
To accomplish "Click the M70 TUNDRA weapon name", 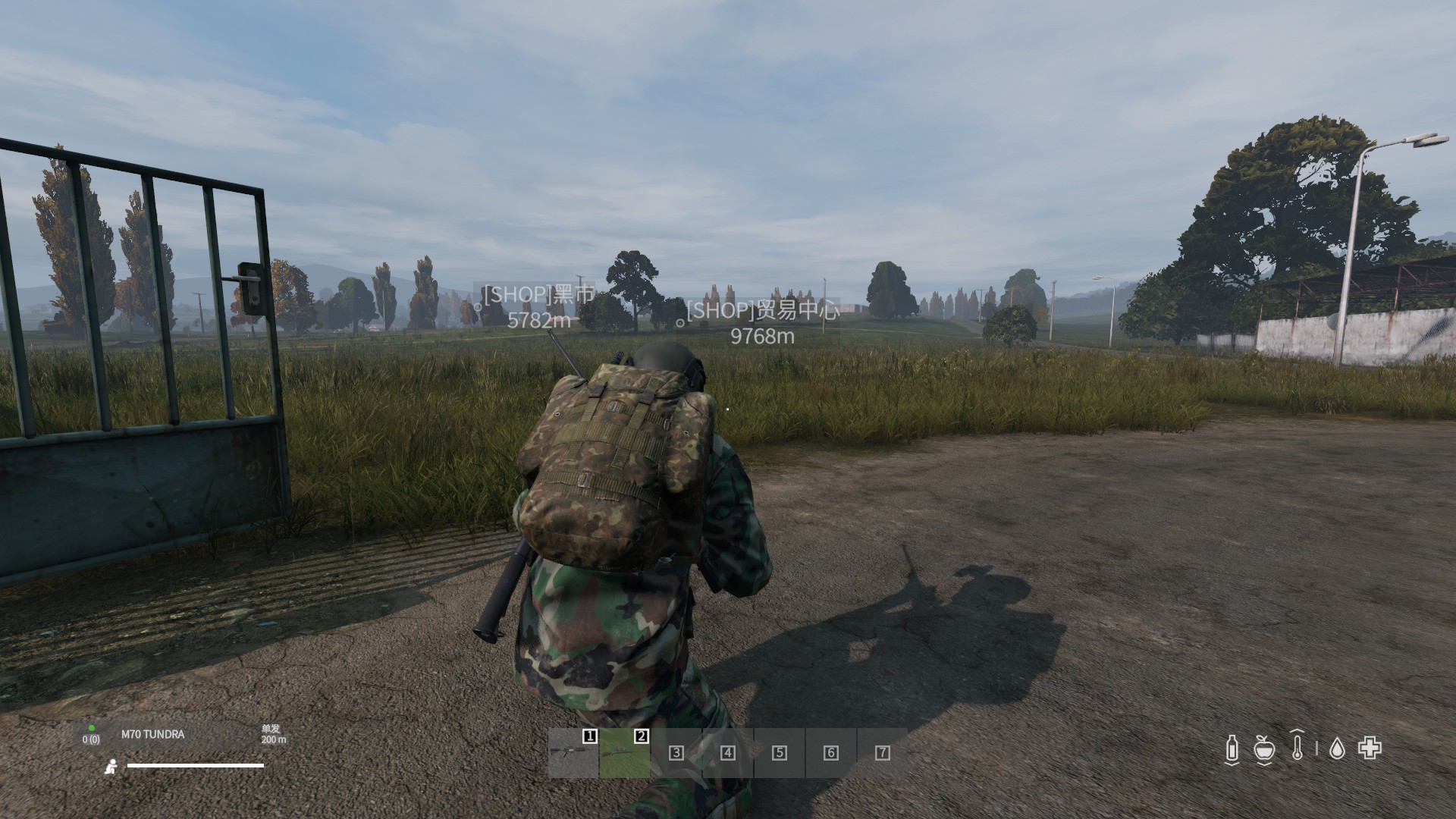I will [152, 735].
